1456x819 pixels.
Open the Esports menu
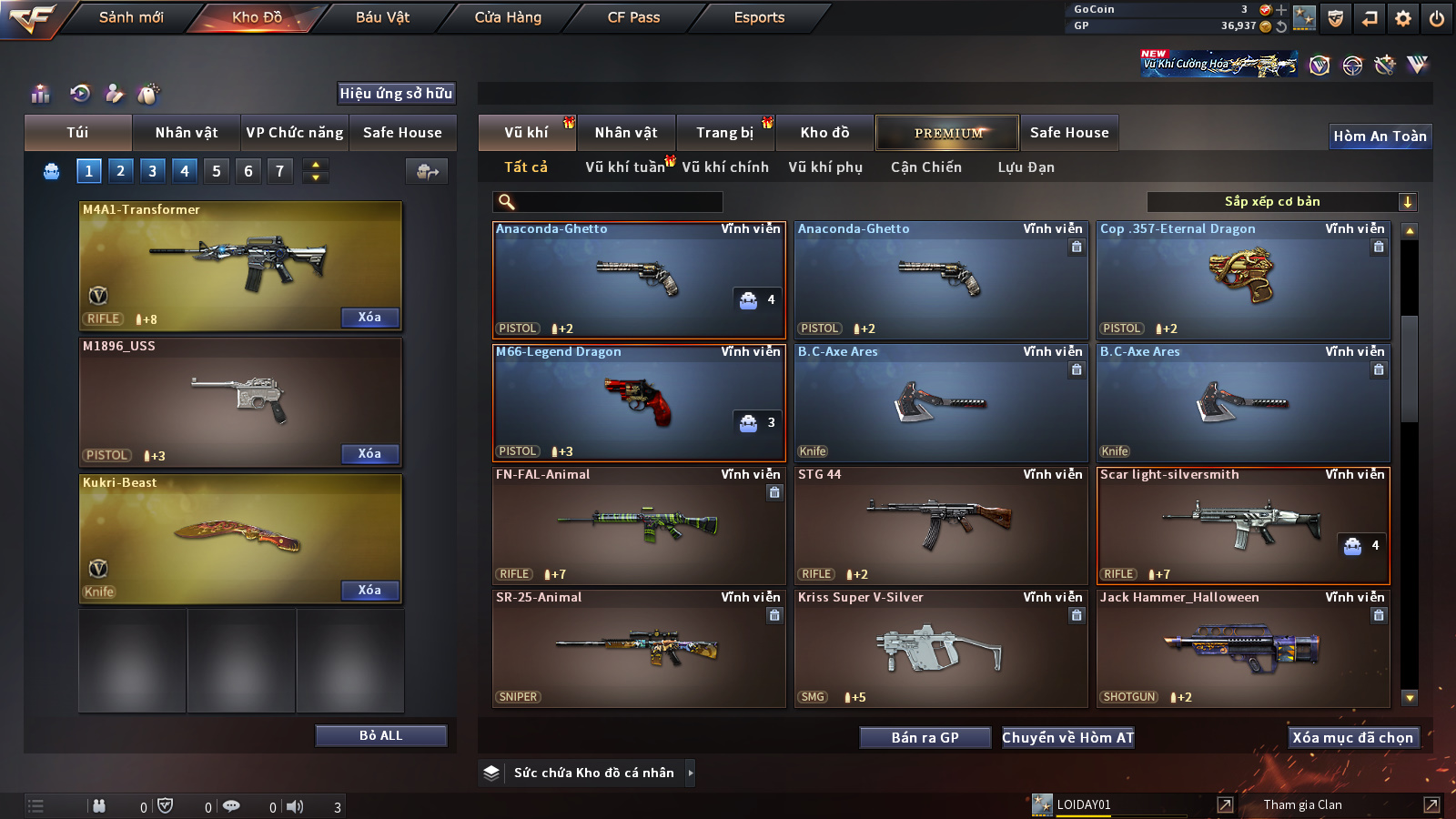pyautogui.click(x=759, y=17)
